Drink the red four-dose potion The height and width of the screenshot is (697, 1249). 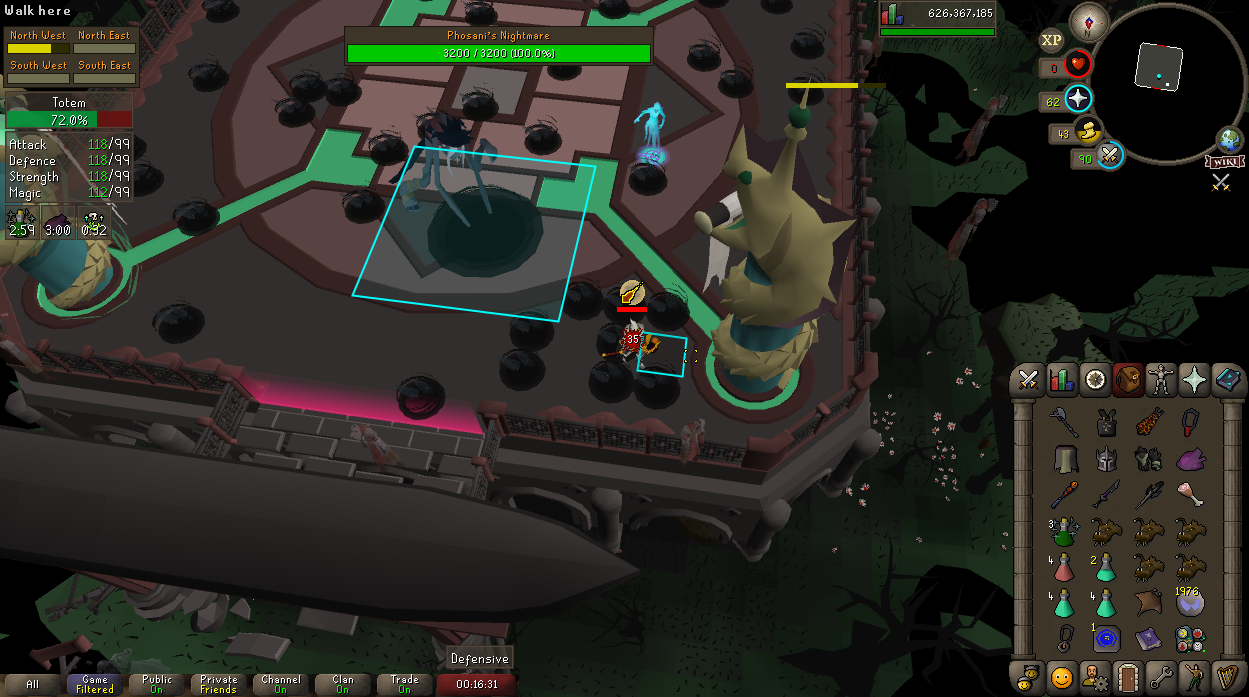[x=1065, y=567]
